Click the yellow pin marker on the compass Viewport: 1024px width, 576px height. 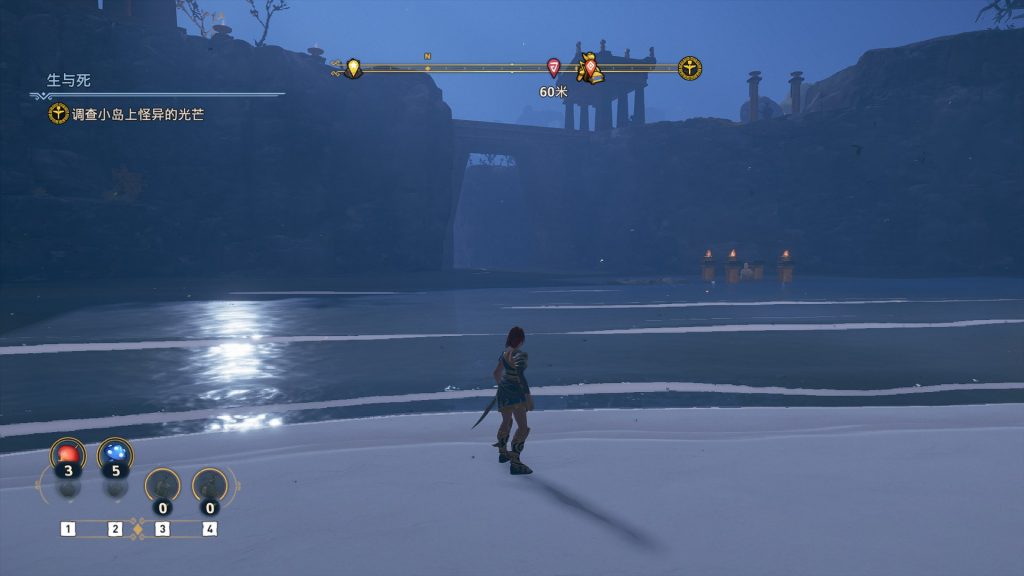[353, 68]
